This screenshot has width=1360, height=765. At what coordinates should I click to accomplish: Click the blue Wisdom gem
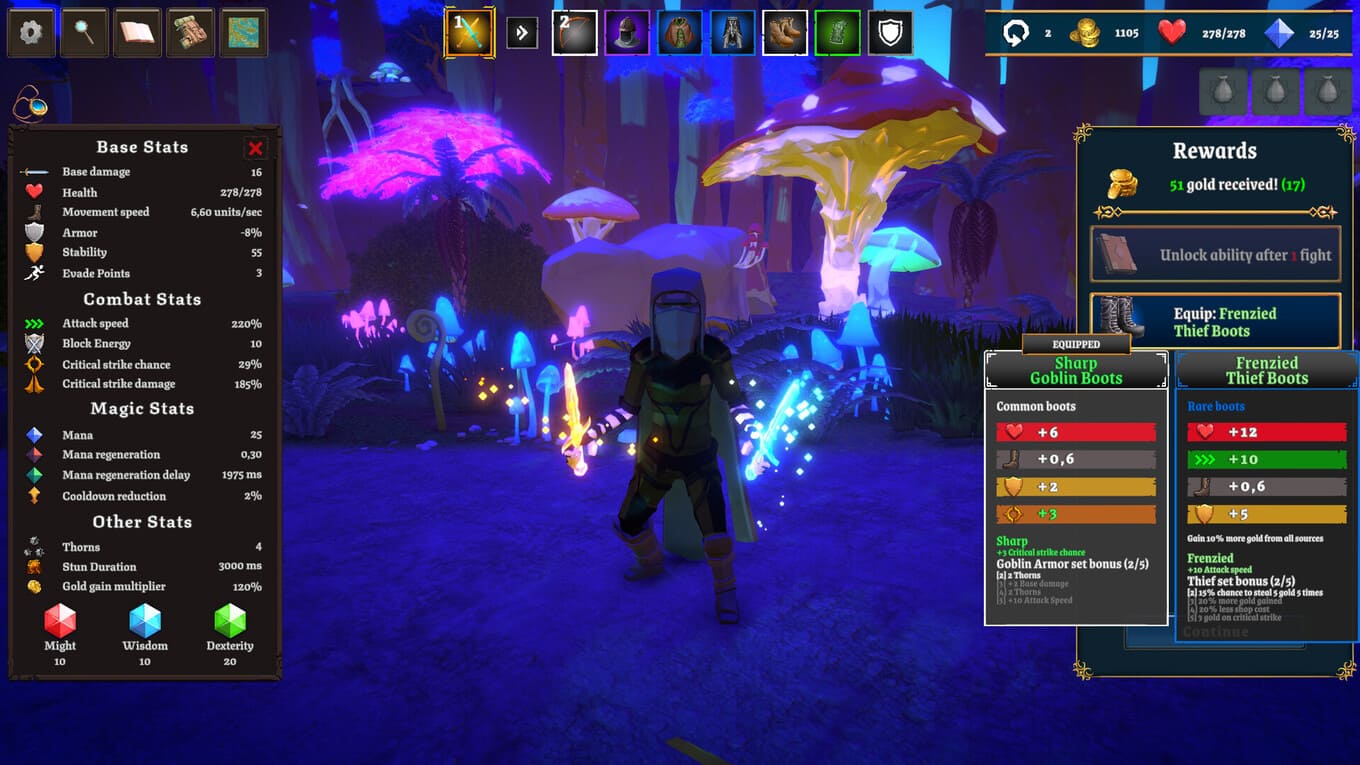click(x=145, y=621)
